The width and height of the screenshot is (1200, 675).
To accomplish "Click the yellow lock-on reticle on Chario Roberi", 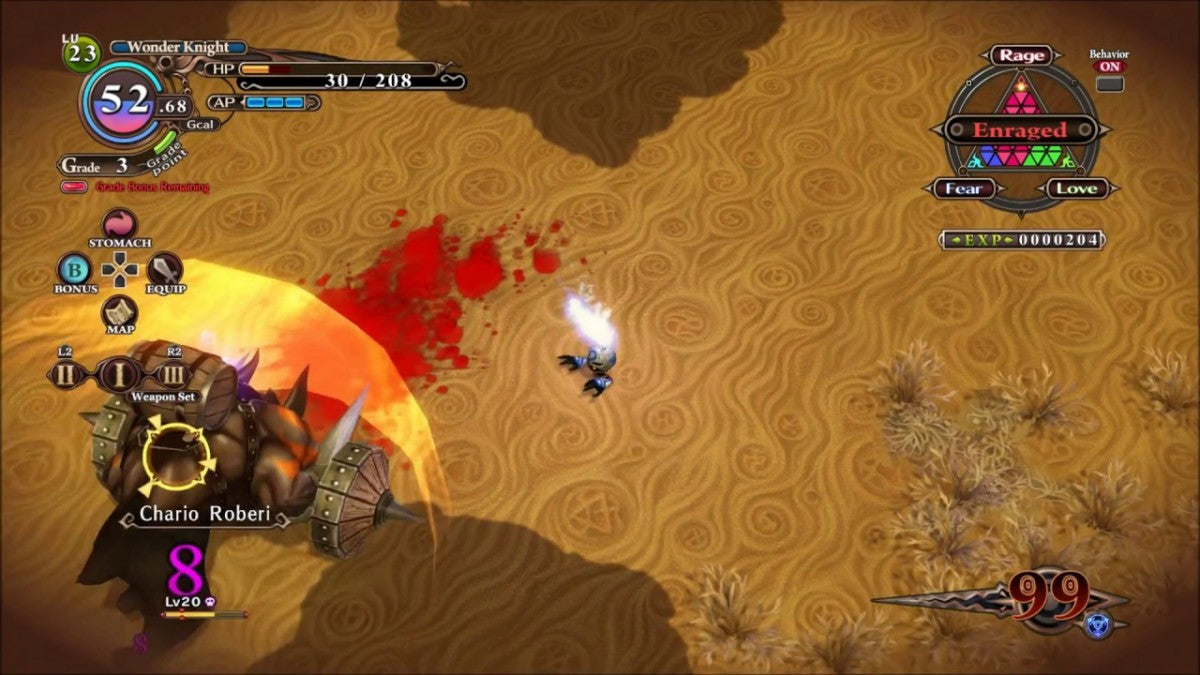I will pos(180,457).
